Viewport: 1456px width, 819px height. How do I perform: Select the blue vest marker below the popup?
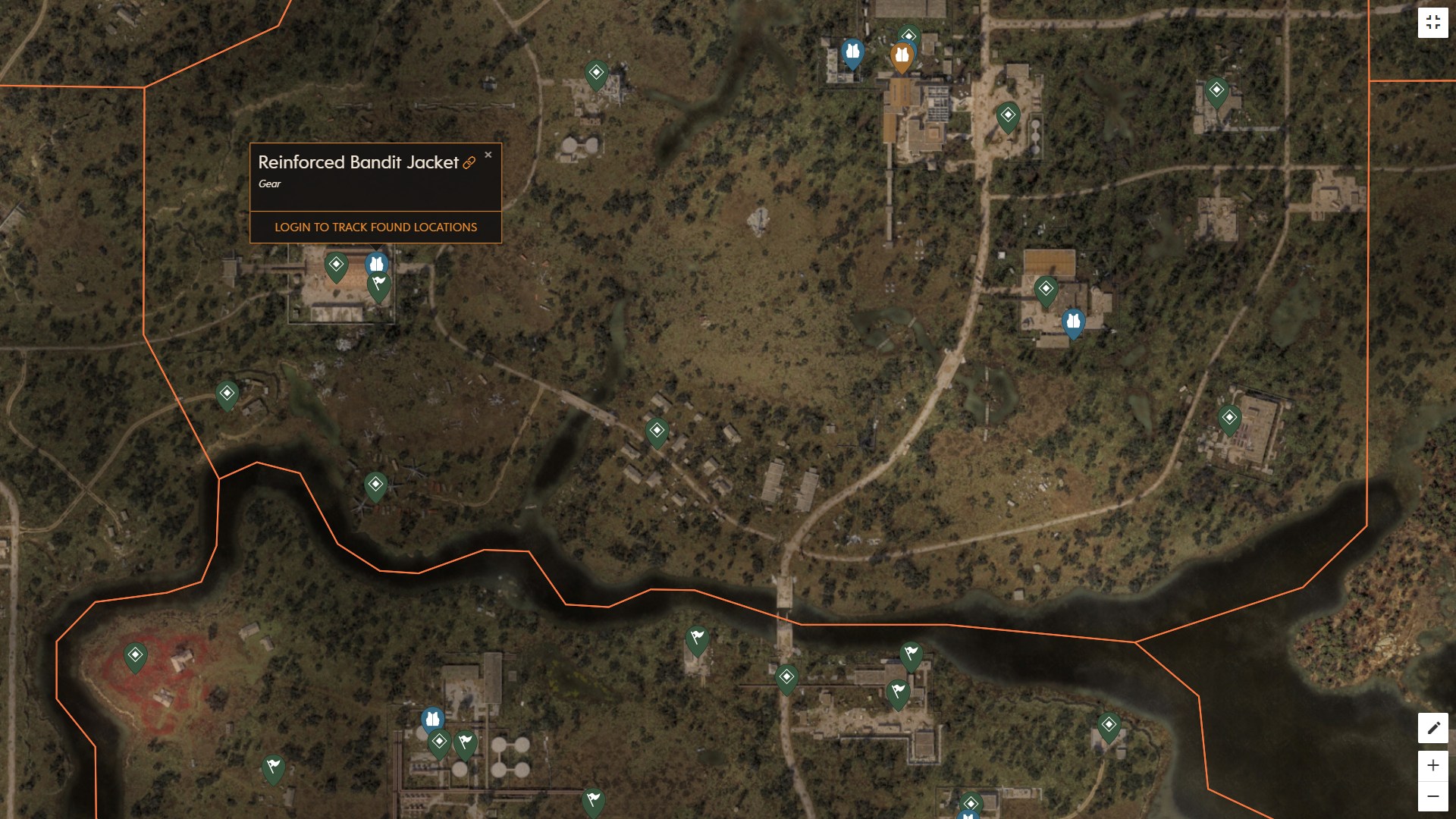[x=377, y=263]
